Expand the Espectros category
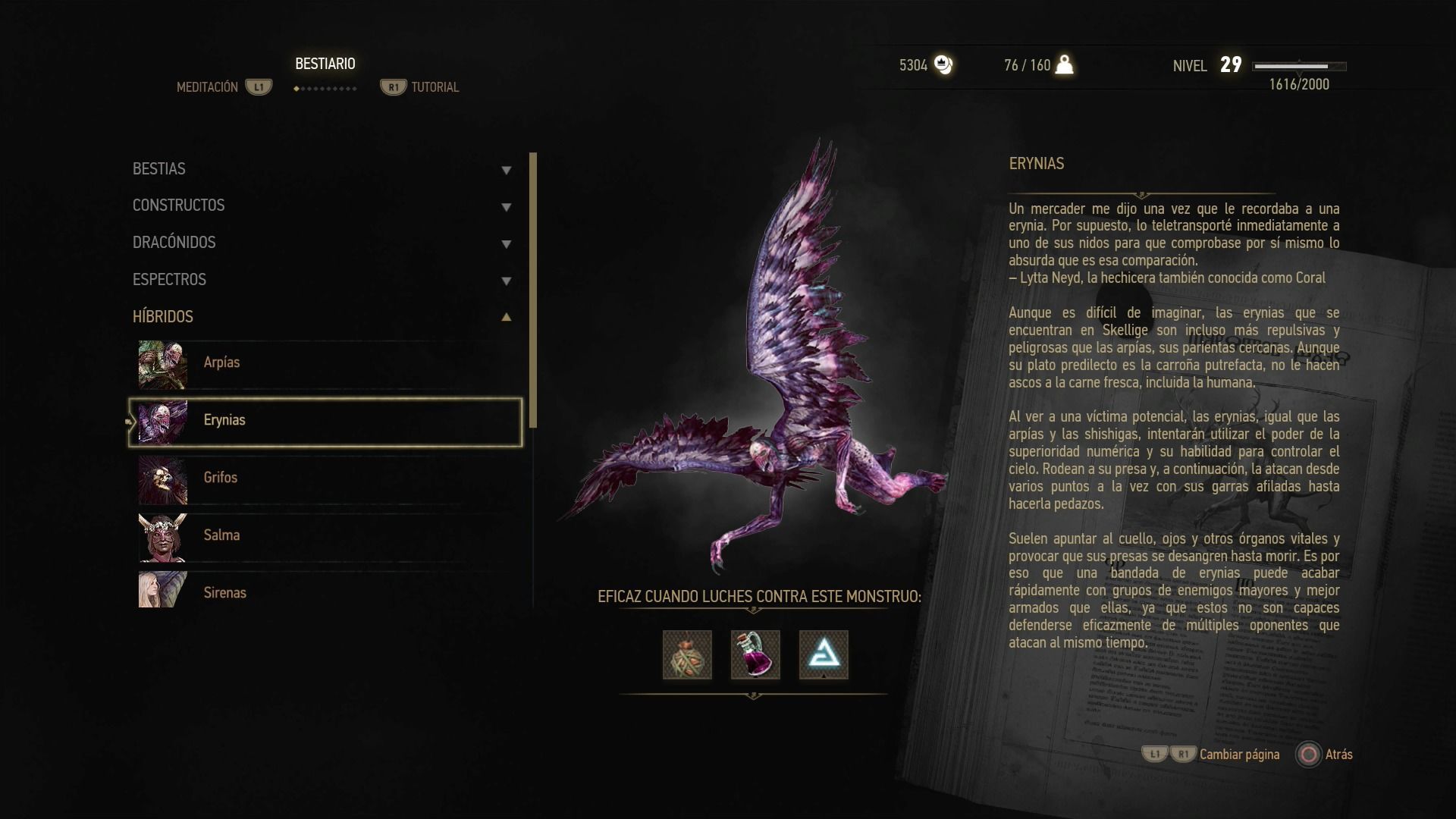The image size is (1456, 819). click(x=322, y=280)
